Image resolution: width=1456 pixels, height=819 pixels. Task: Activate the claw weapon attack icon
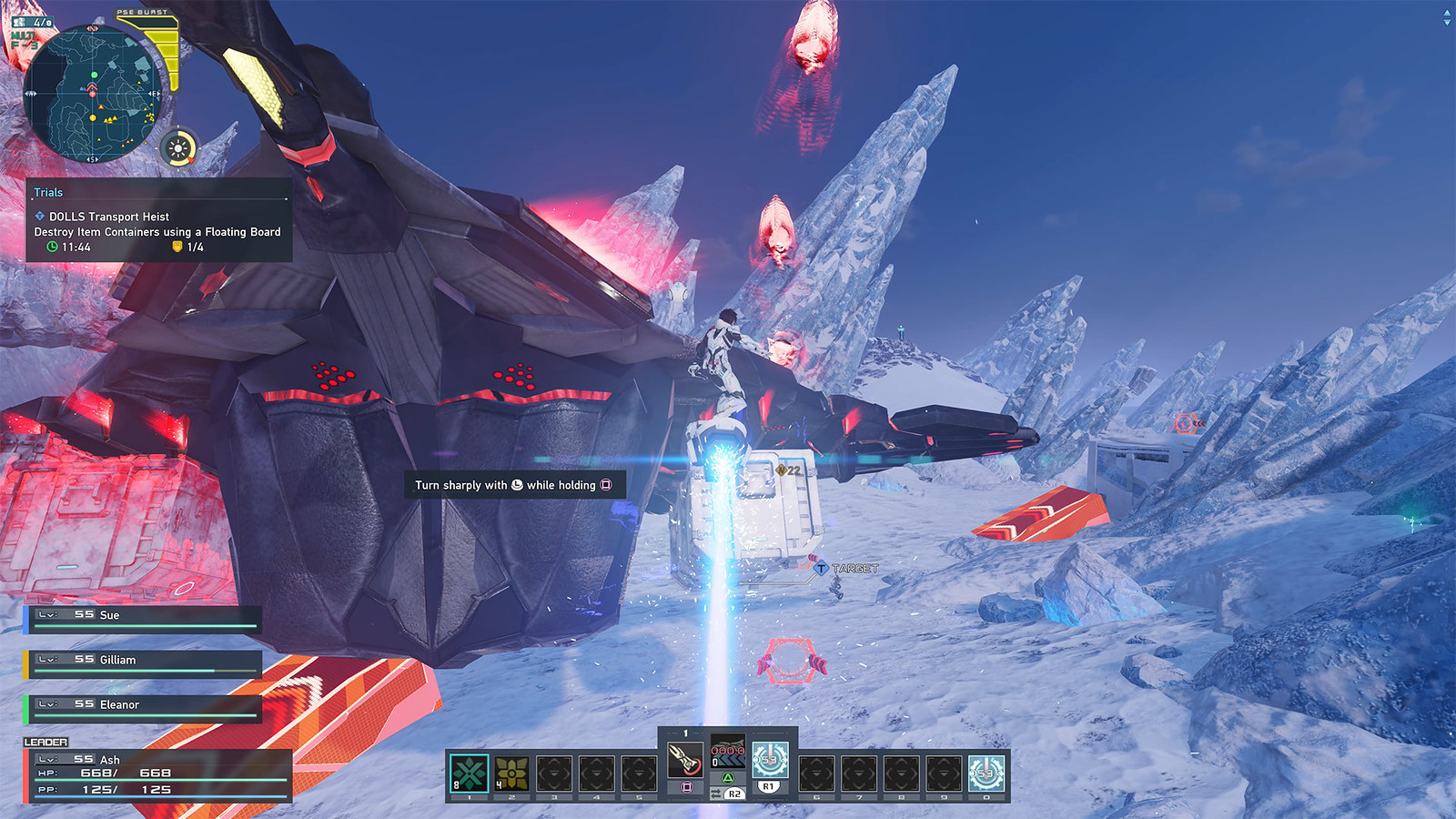point(685,759)
